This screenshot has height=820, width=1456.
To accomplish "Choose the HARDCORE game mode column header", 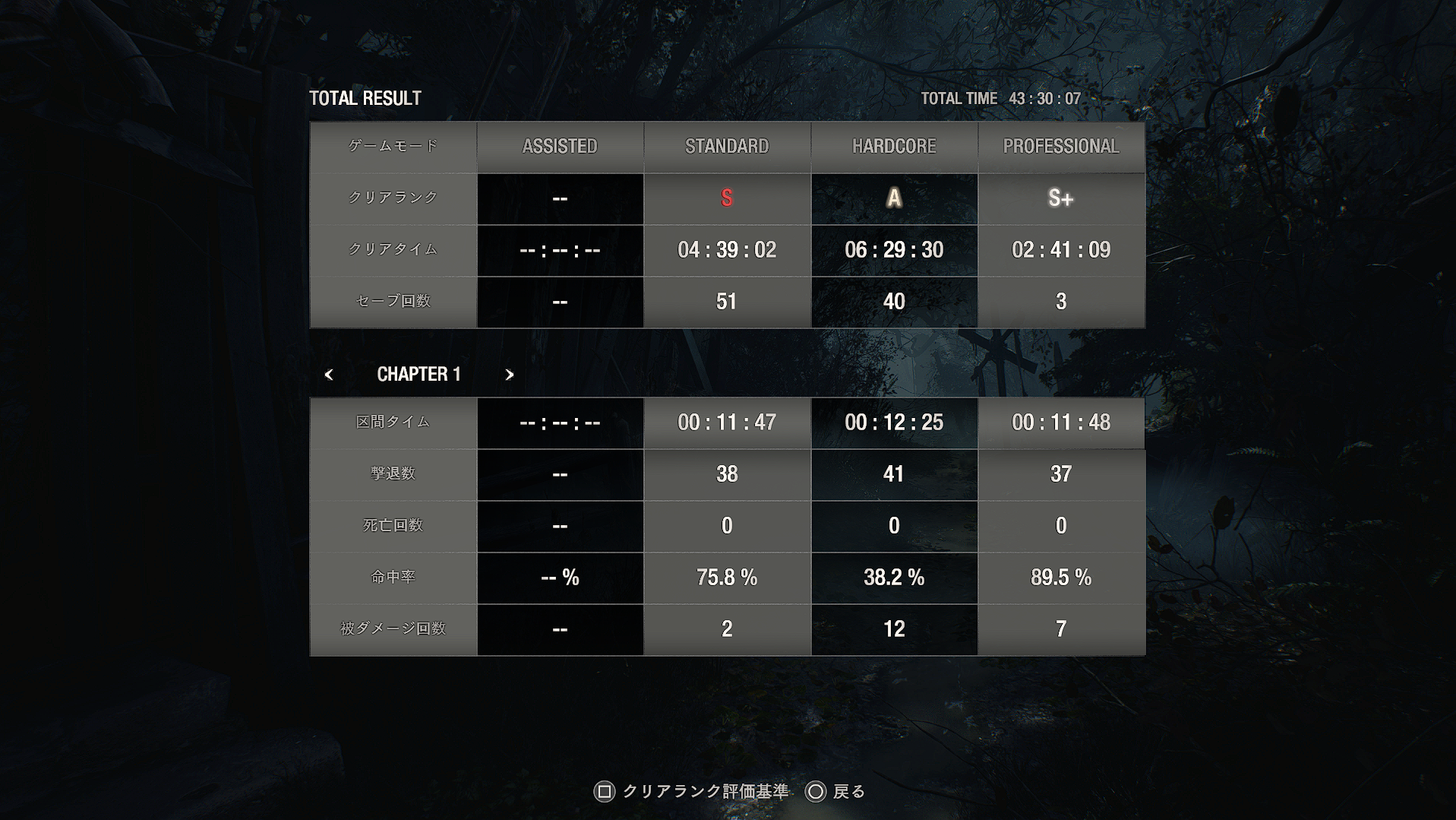I will click(x=894, y=146).
